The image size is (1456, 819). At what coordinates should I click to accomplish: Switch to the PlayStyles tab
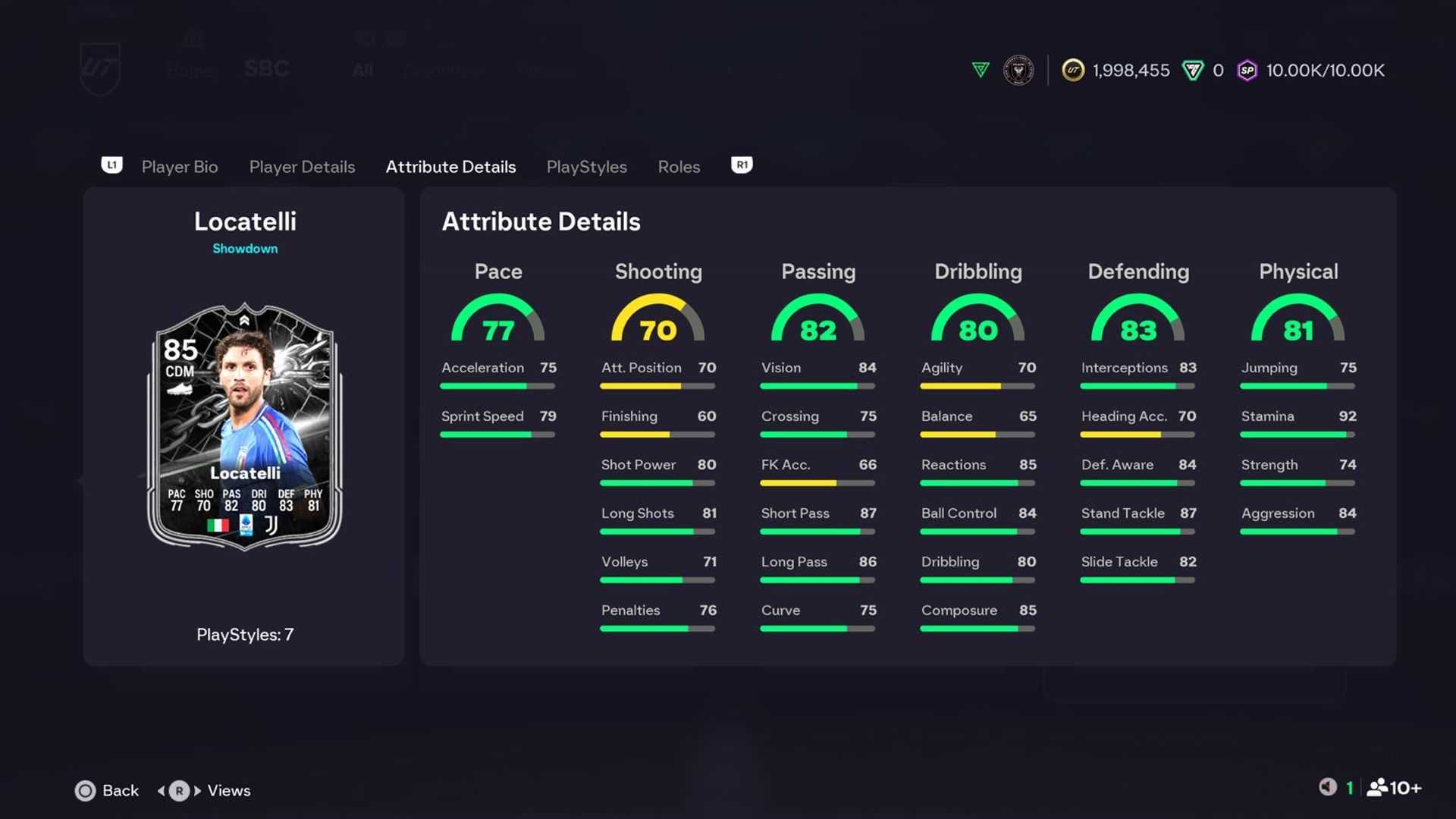[x=586, y=166]
